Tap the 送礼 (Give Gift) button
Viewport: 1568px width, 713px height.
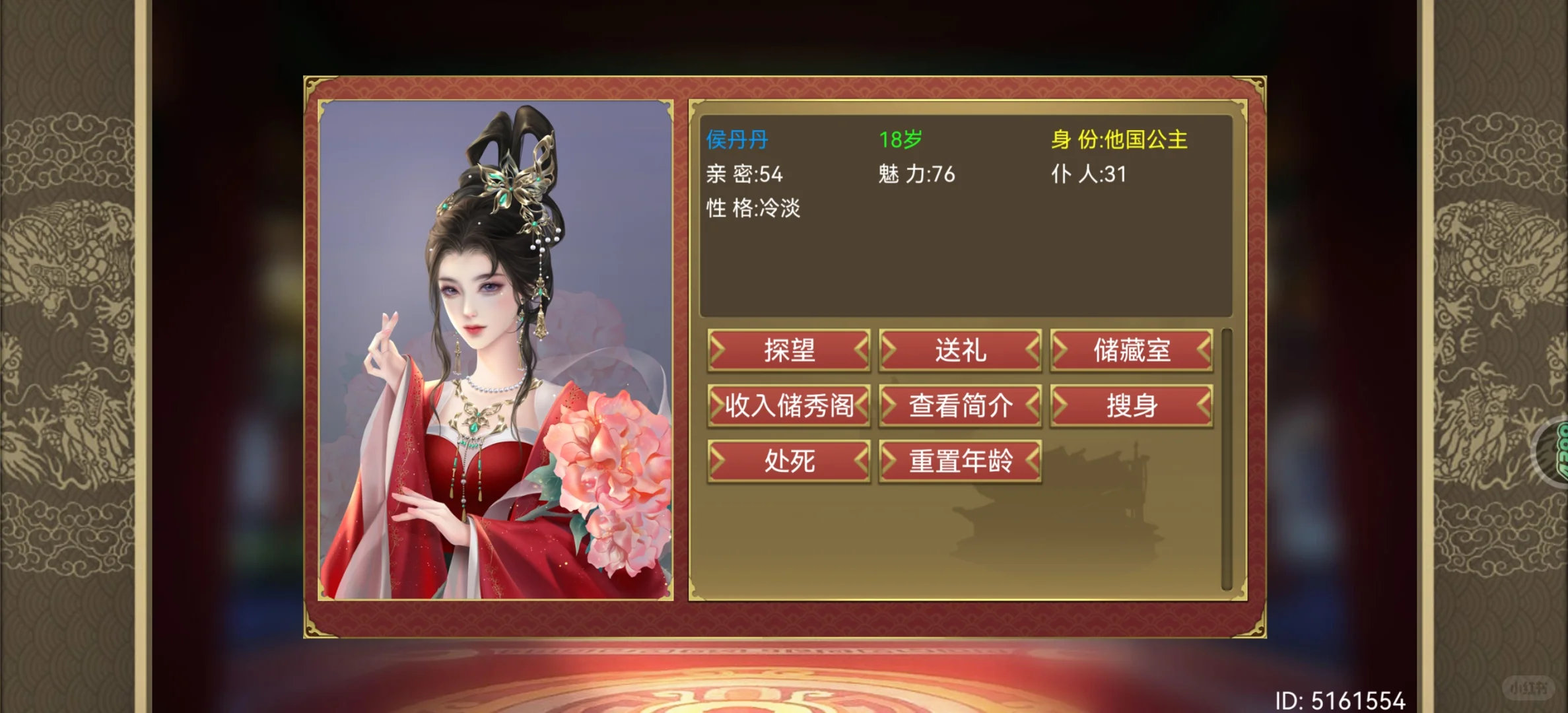(961, 351)
